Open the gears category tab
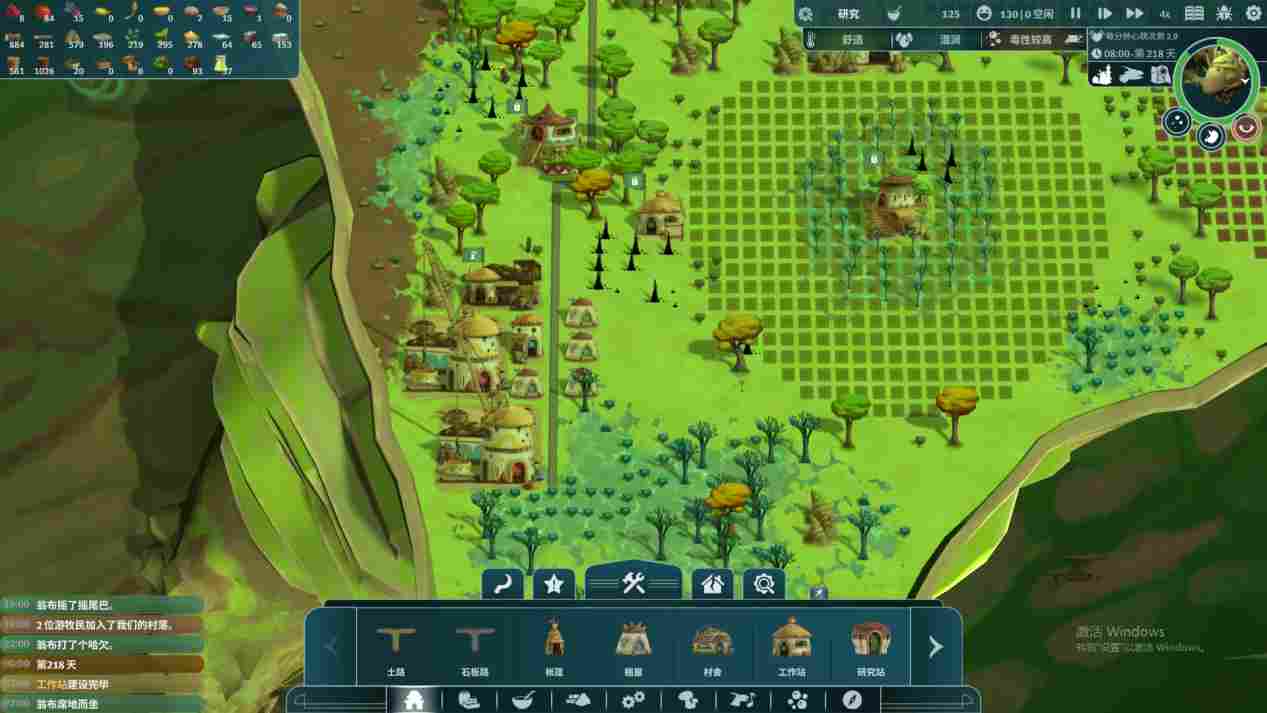 (633, 700)
